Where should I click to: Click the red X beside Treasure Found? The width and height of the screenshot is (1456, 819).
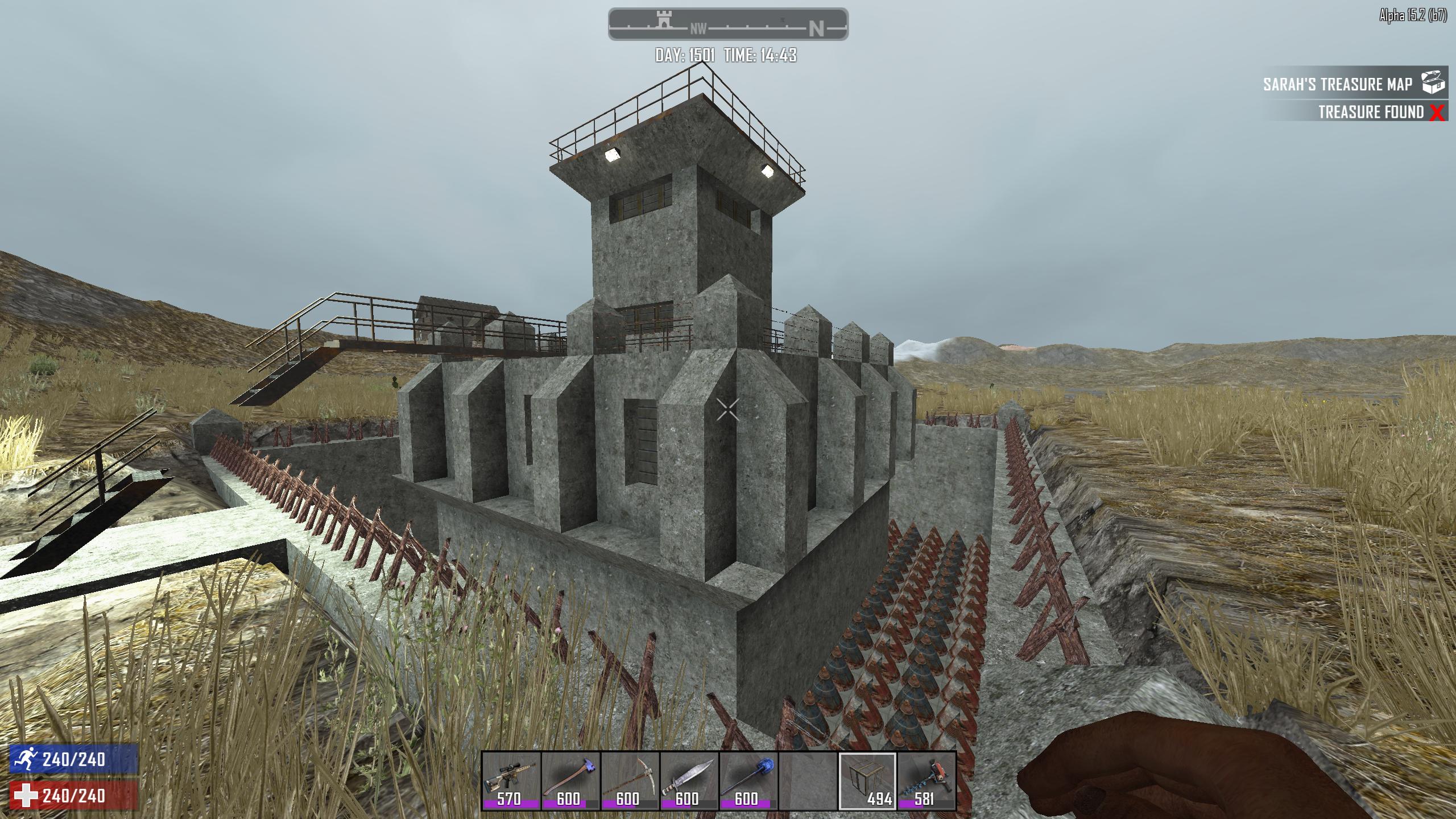(1437, 113)
